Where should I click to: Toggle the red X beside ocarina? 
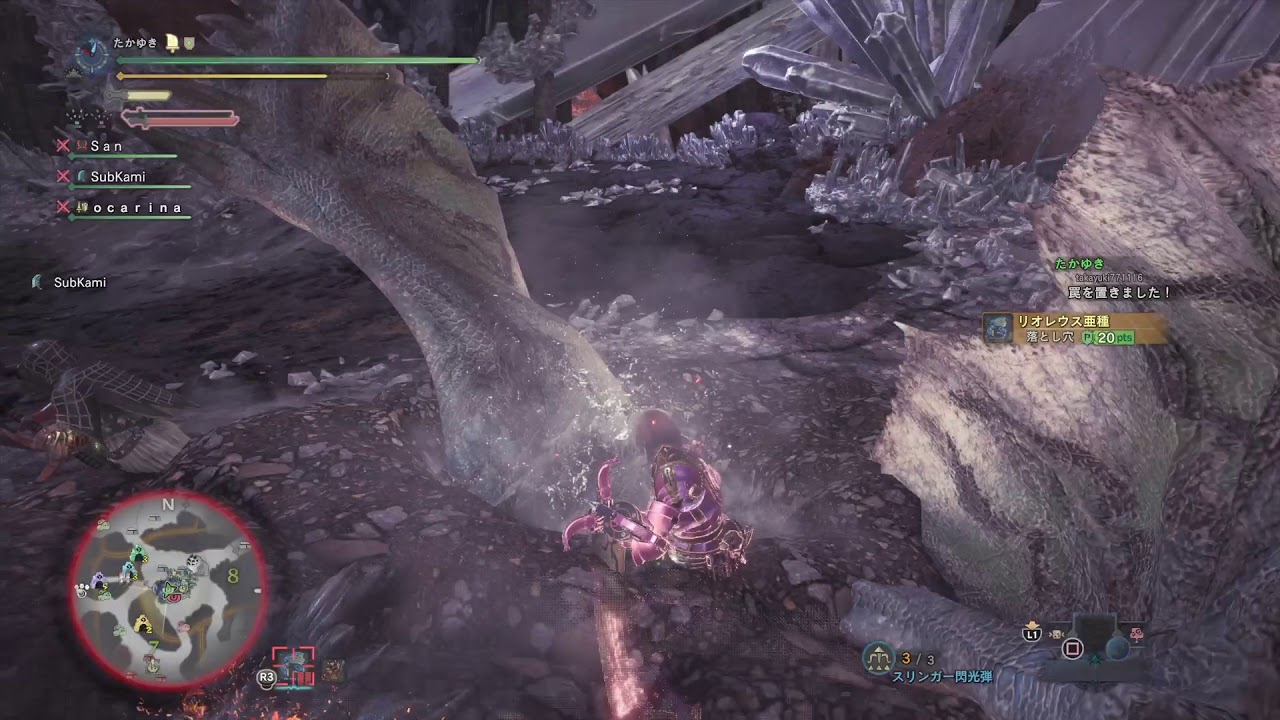63,207
